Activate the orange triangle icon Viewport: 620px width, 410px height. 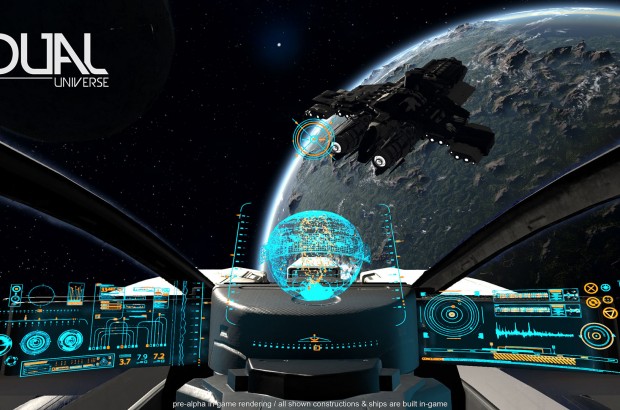pyautogui.click(x=610, y=313)
